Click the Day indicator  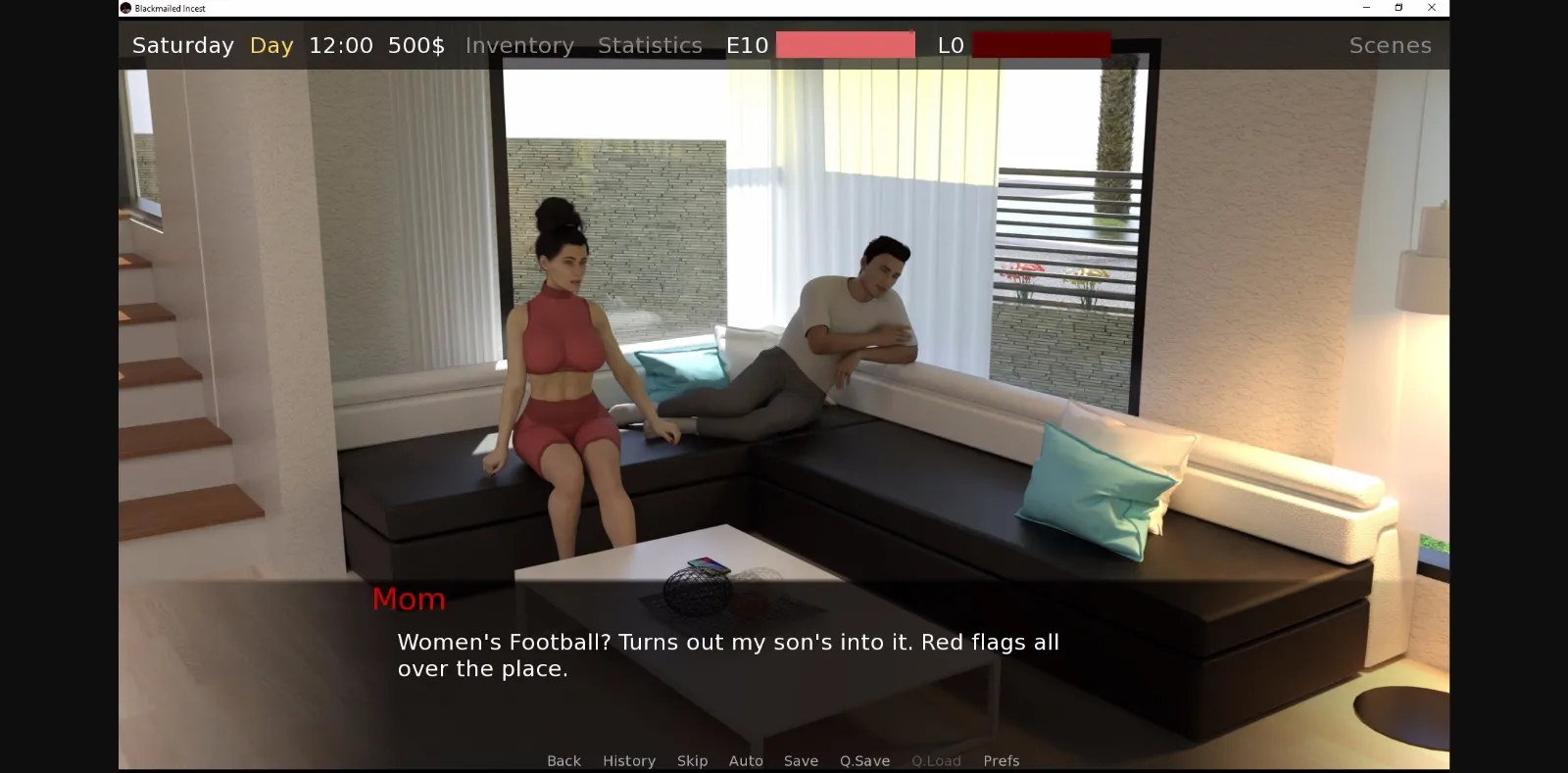[270, 45]
